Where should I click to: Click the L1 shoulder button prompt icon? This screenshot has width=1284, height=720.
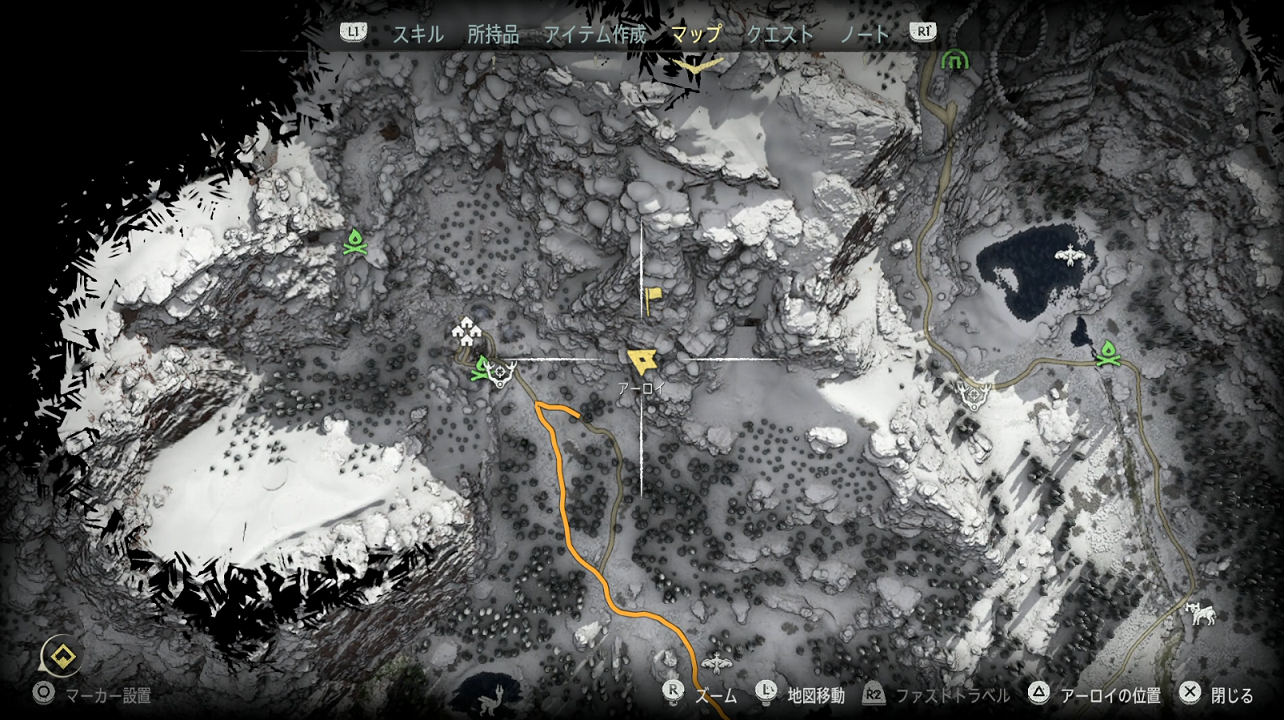[355, 33]
